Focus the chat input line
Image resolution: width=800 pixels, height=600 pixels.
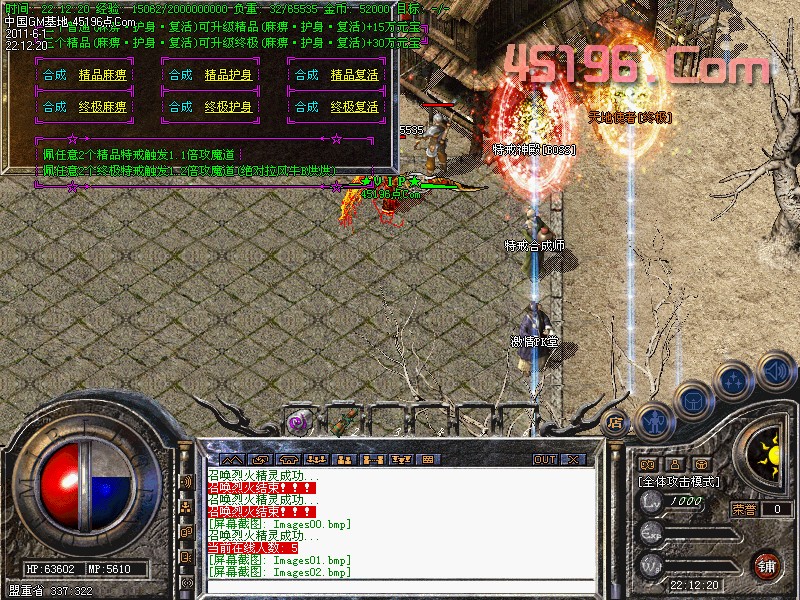400,585
